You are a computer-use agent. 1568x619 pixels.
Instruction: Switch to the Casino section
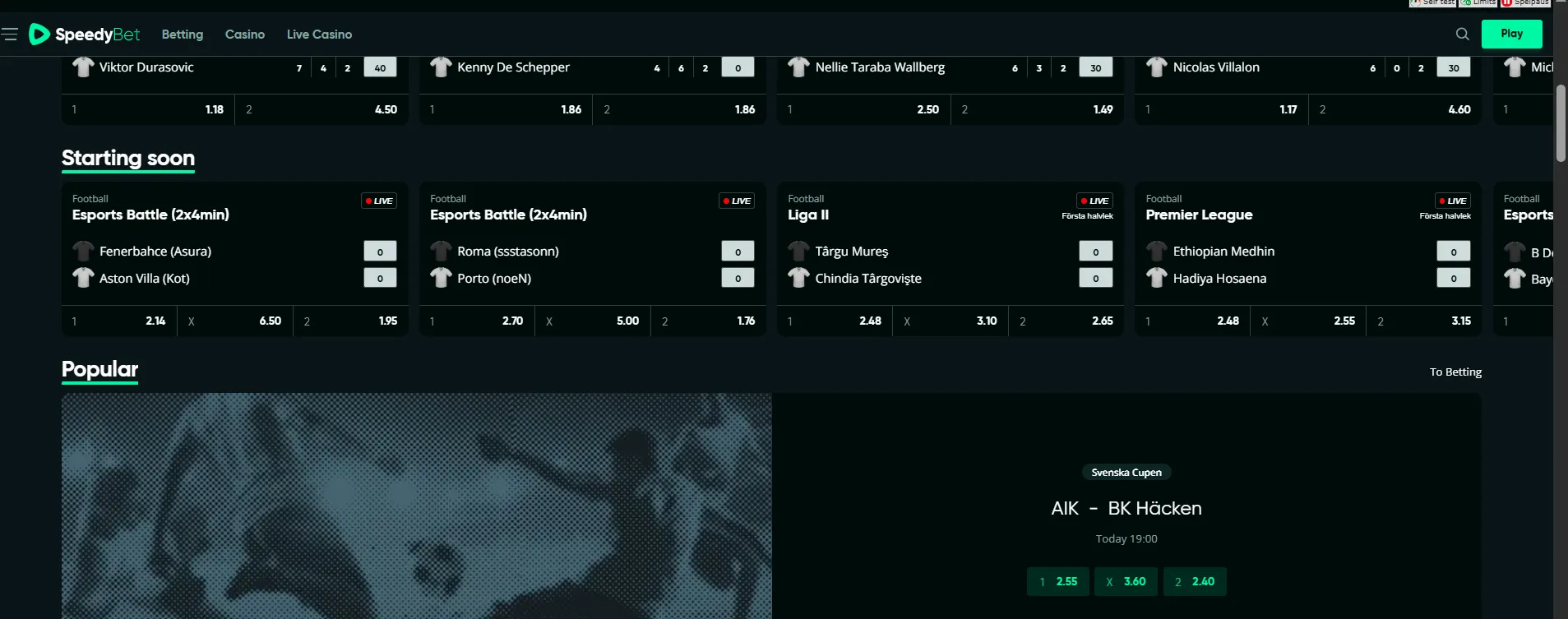click(244, 35)
